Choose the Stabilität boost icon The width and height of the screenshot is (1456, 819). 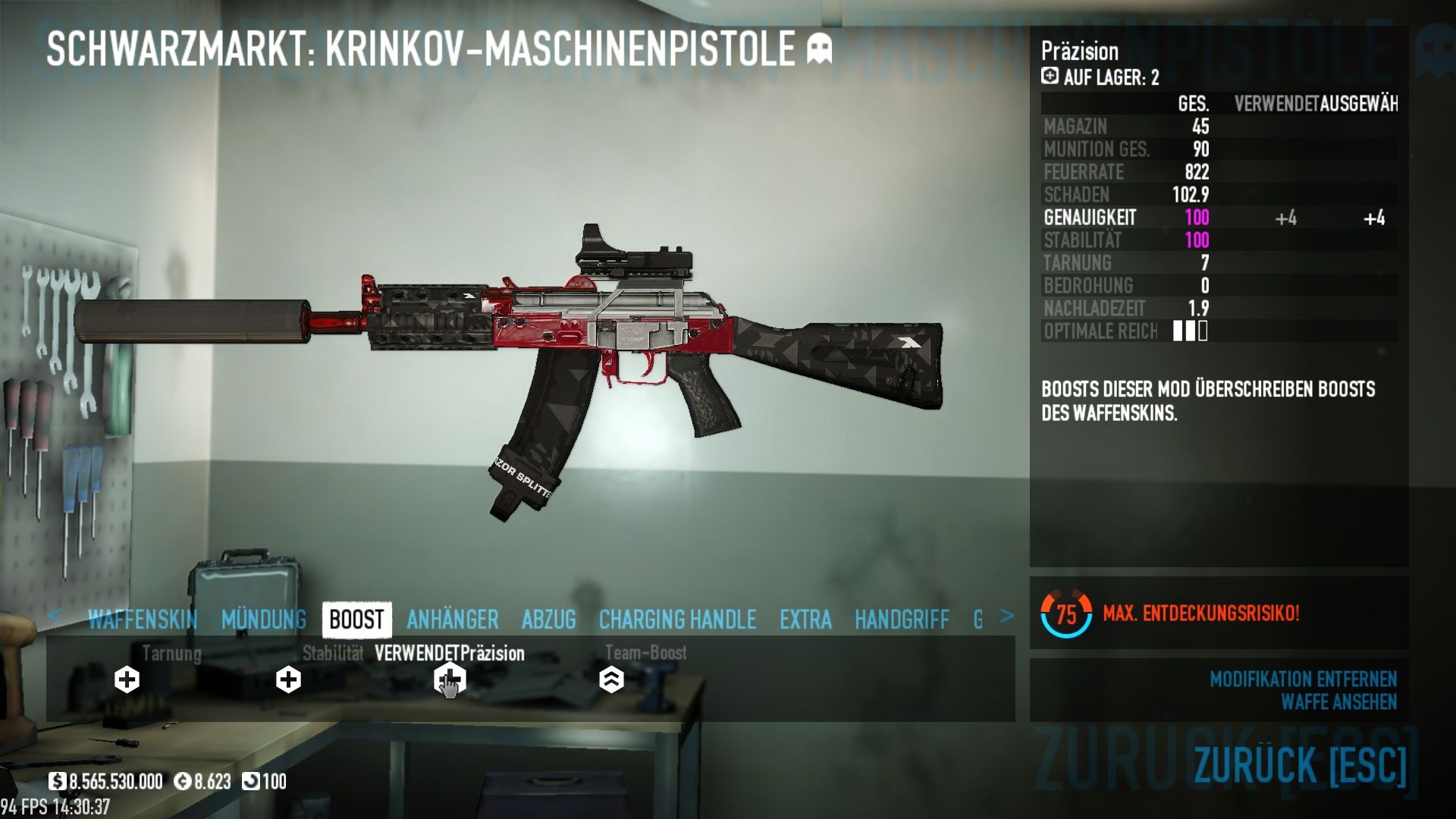[288, 679]
